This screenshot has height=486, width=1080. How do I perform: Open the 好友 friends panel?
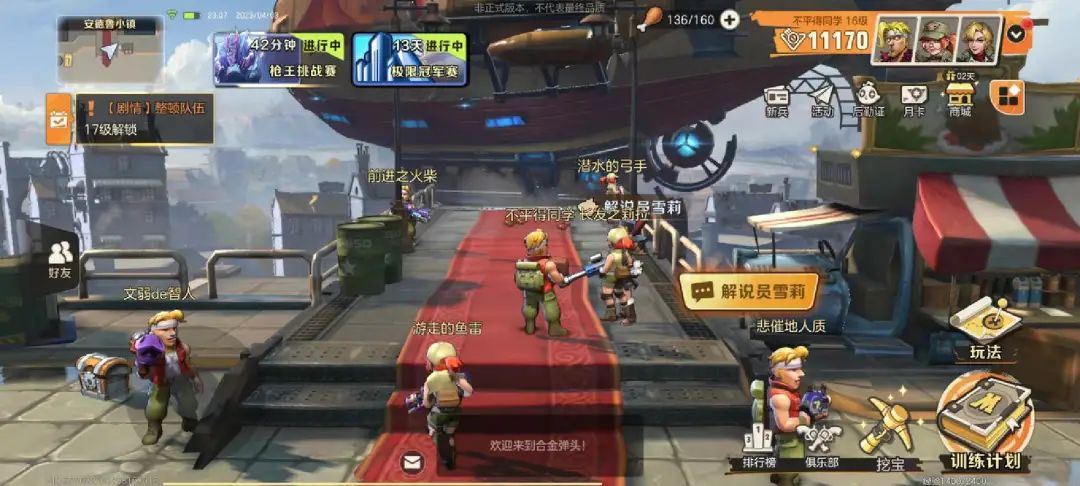60,256
